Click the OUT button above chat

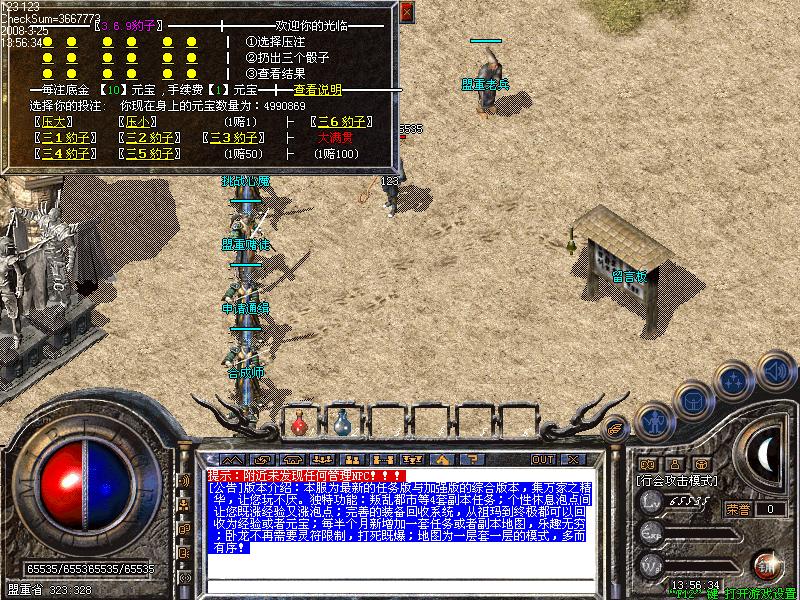point(543,459)
